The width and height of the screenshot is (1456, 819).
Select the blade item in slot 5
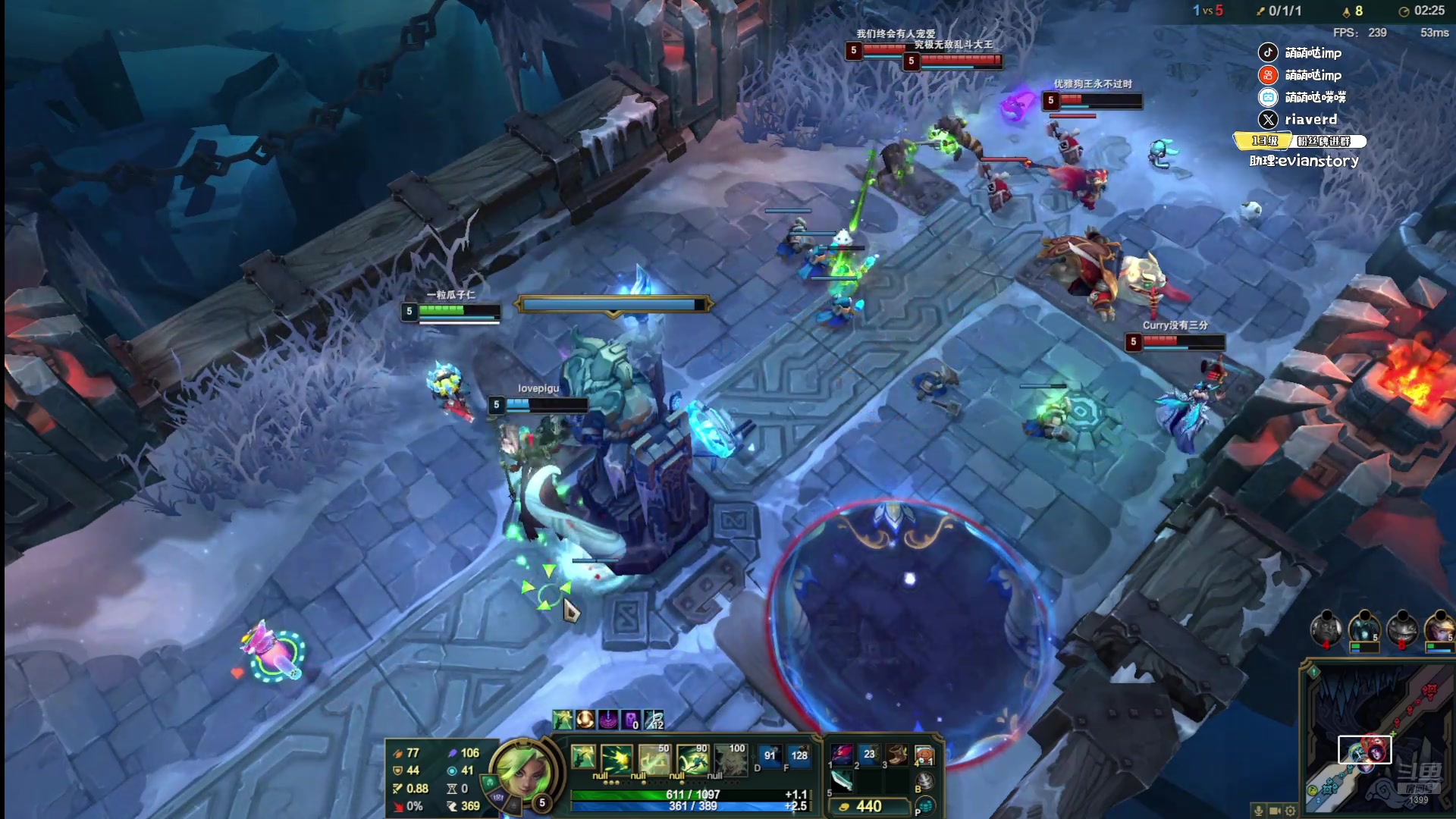click(x=842, y=780)
